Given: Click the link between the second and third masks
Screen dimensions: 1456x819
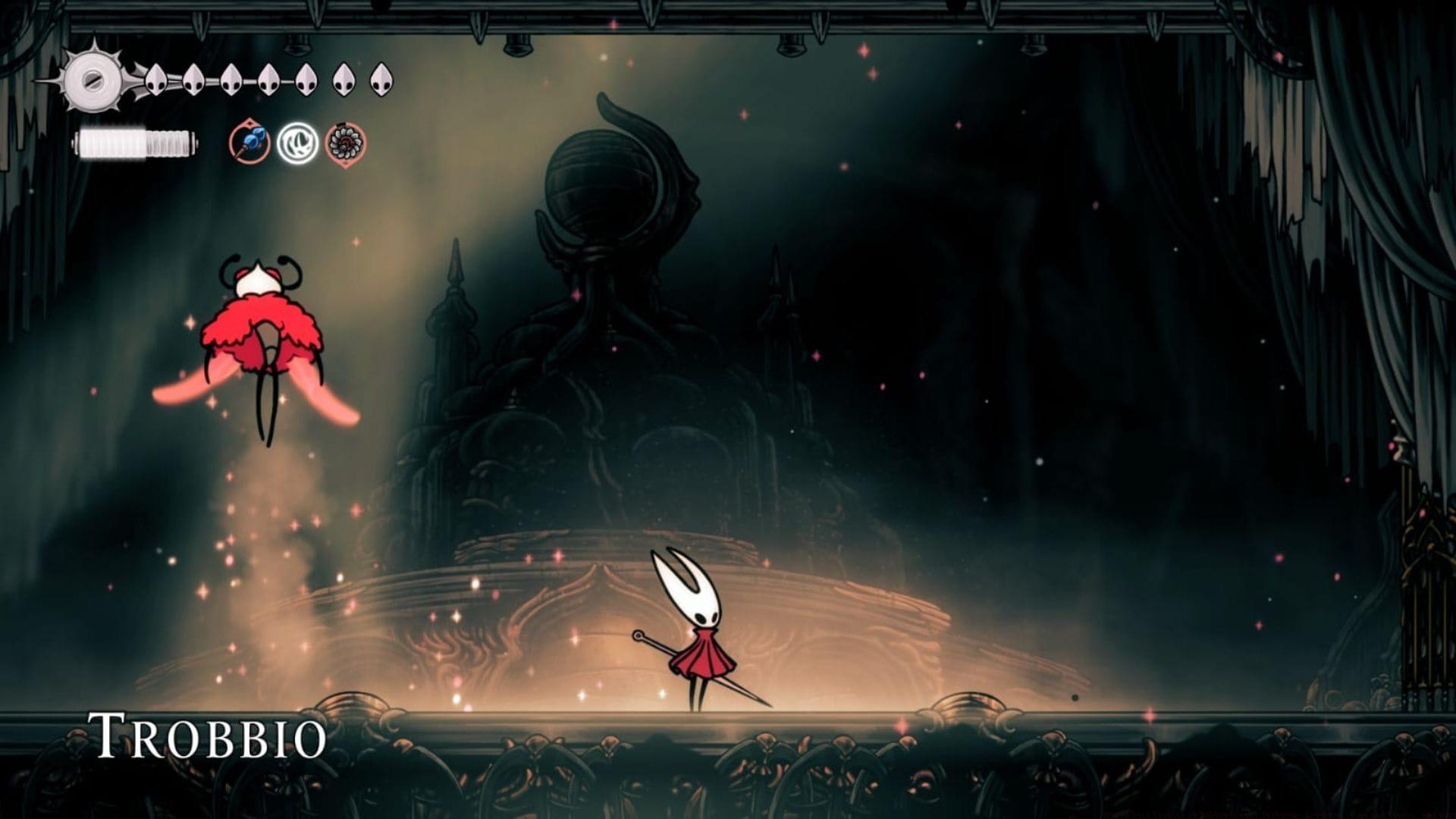Looking at the screenshot, I should pyautogui.click(x=212, y=80).
